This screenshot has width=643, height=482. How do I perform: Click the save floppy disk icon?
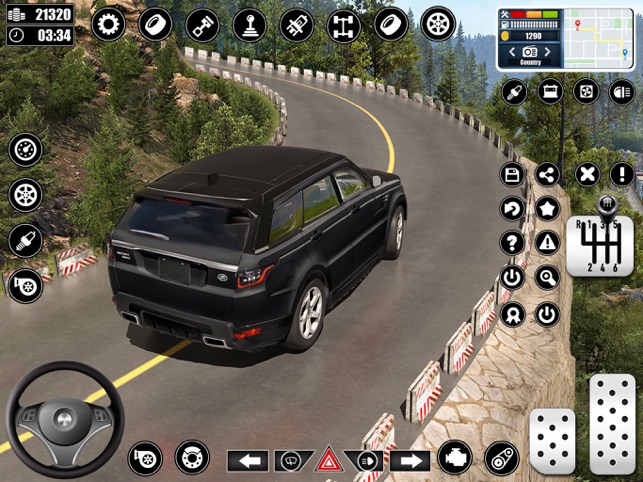coord(512,175)
